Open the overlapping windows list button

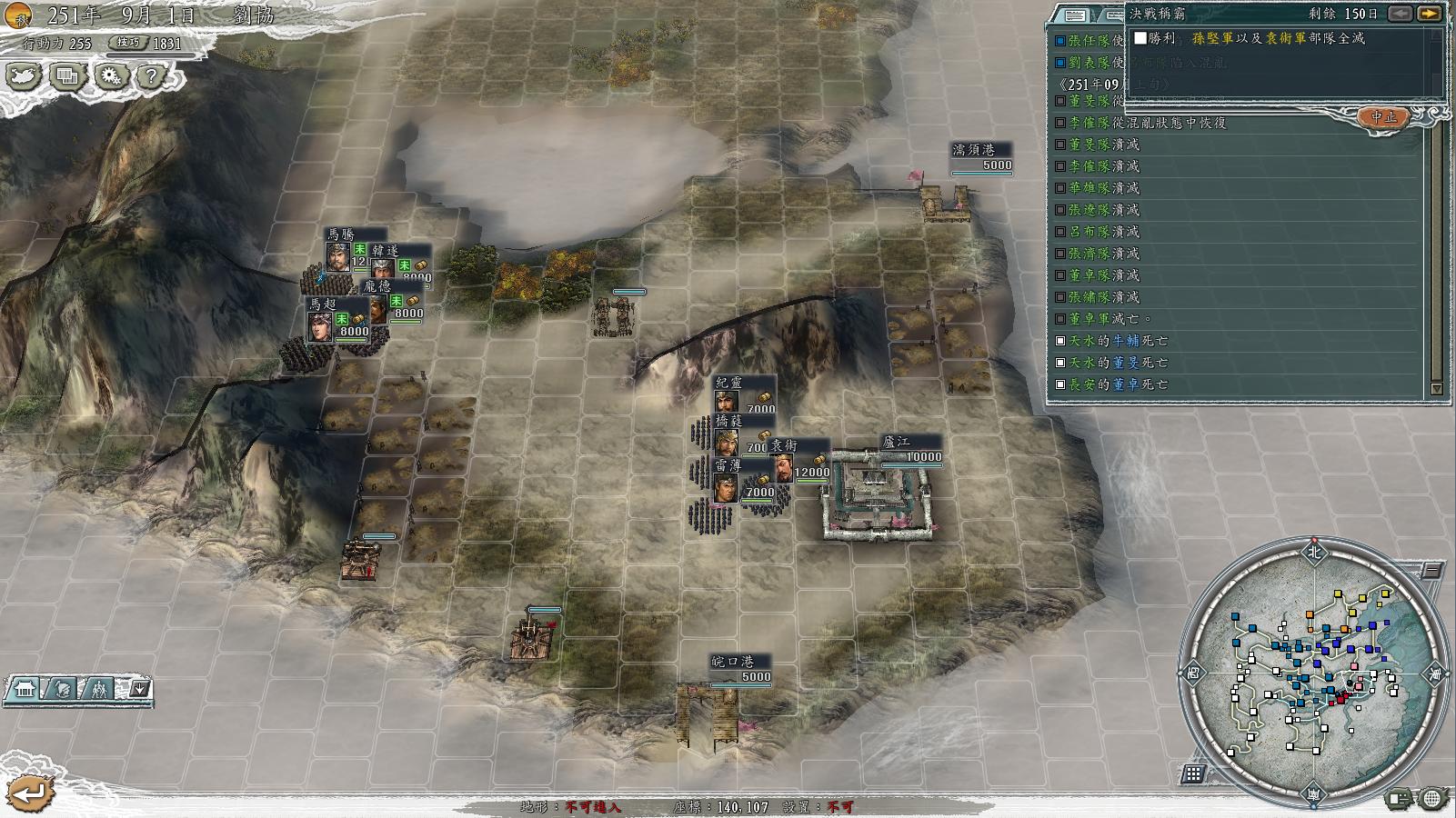tap(67, 76)
